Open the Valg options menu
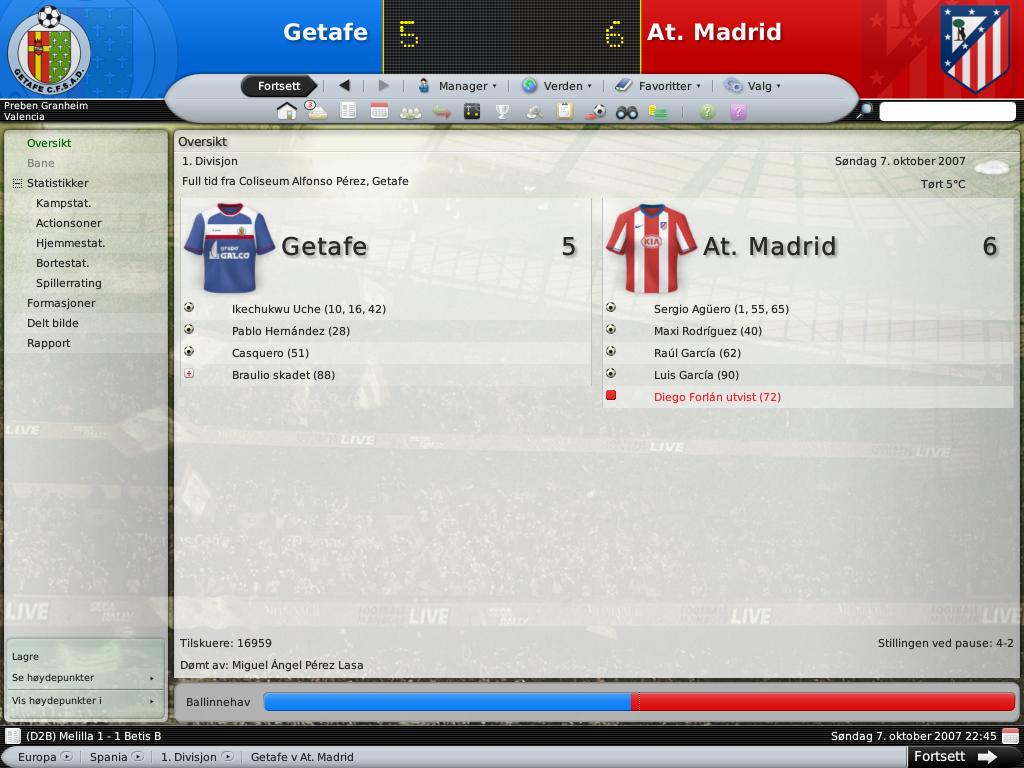 coord(753,86)
